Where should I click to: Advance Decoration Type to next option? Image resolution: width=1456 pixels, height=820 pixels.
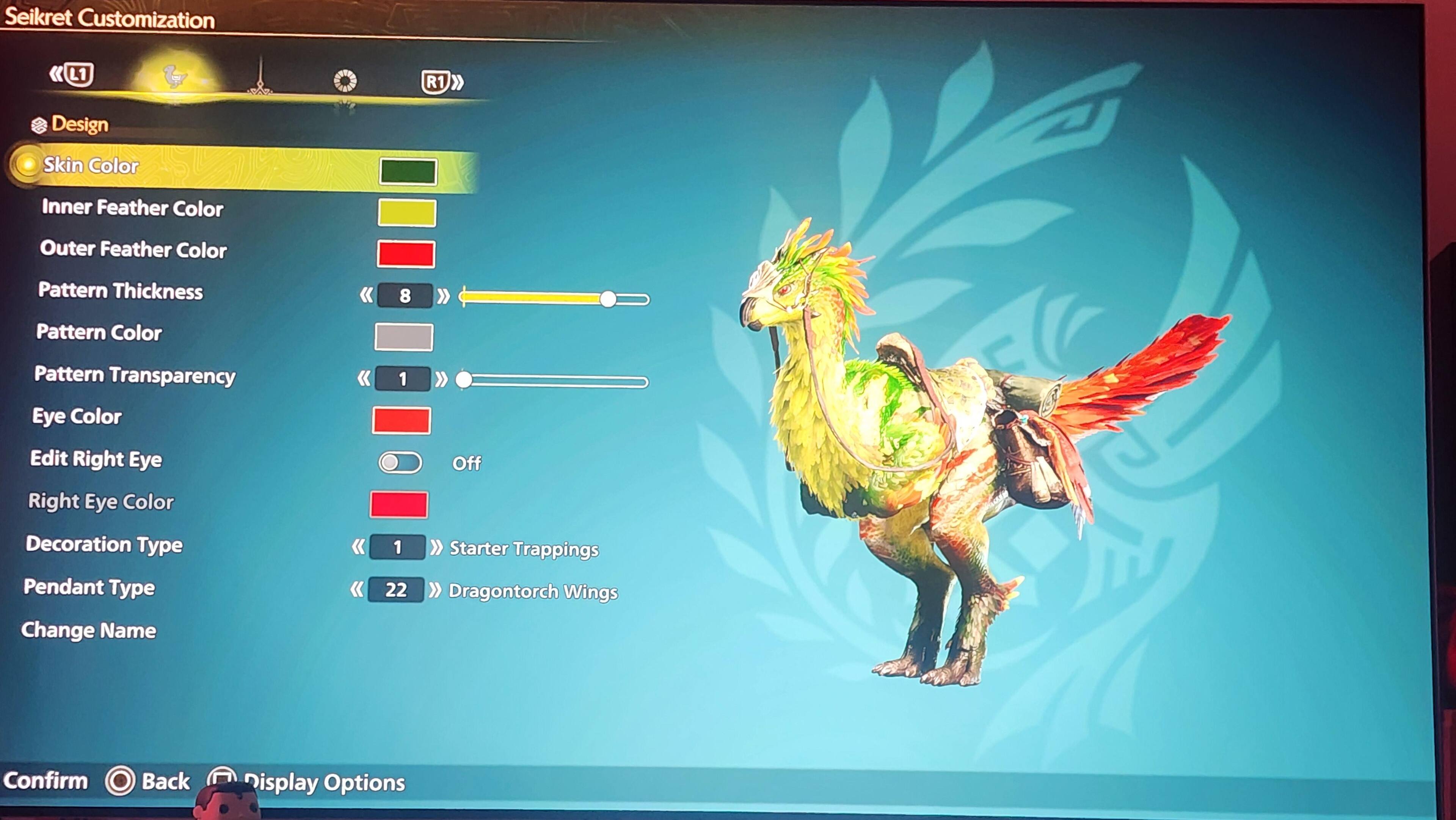pos(436,547)
